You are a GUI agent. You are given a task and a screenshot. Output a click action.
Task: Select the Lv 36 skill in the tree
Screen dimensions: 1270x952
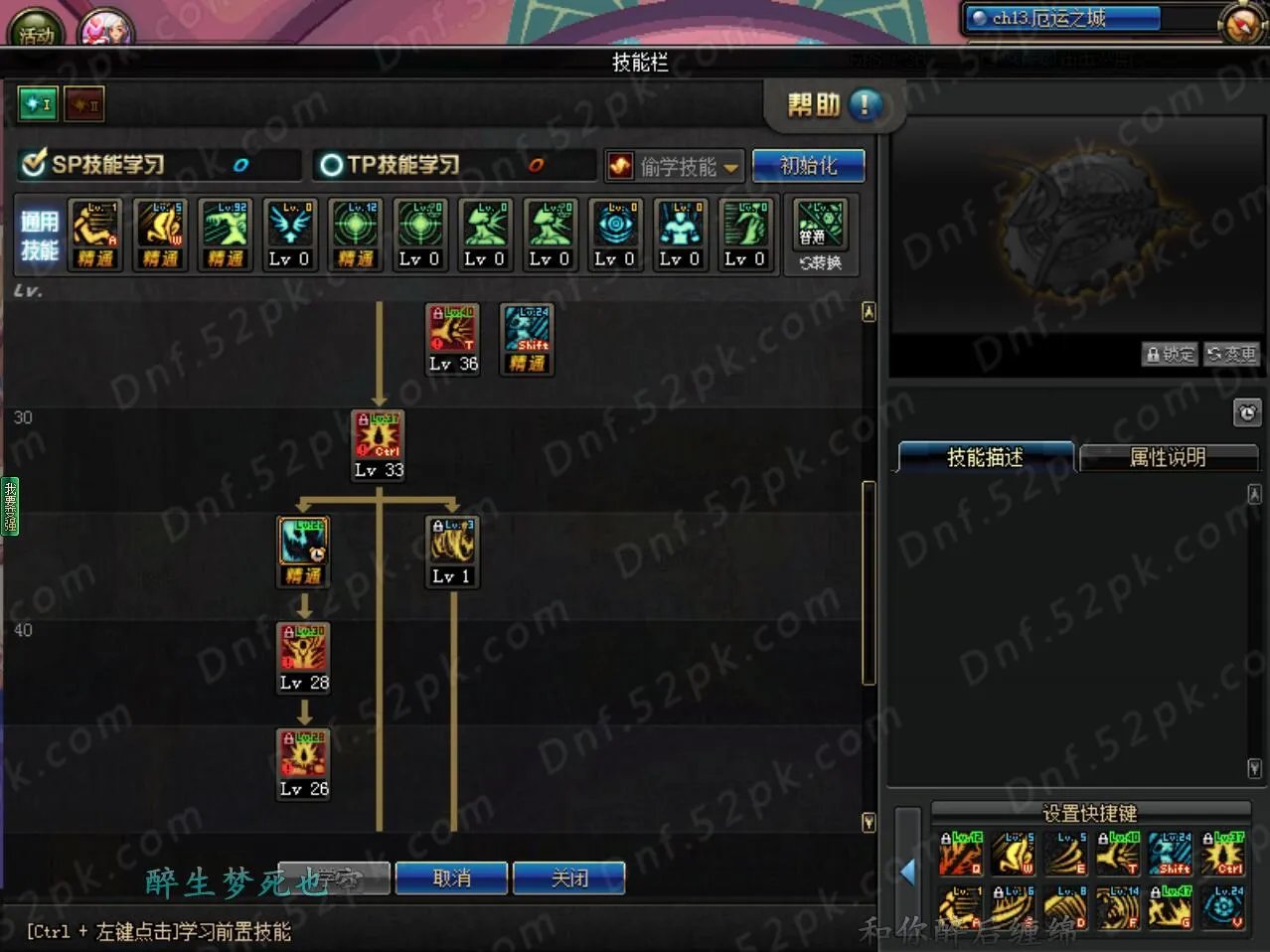point(452,330)
